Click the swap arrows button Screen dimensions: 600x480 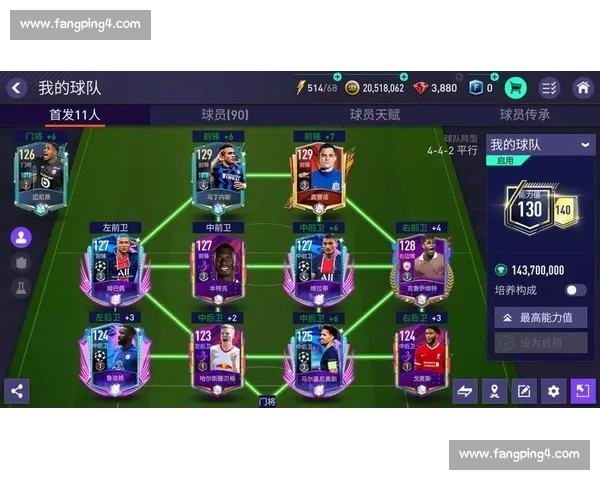[465, 391]
